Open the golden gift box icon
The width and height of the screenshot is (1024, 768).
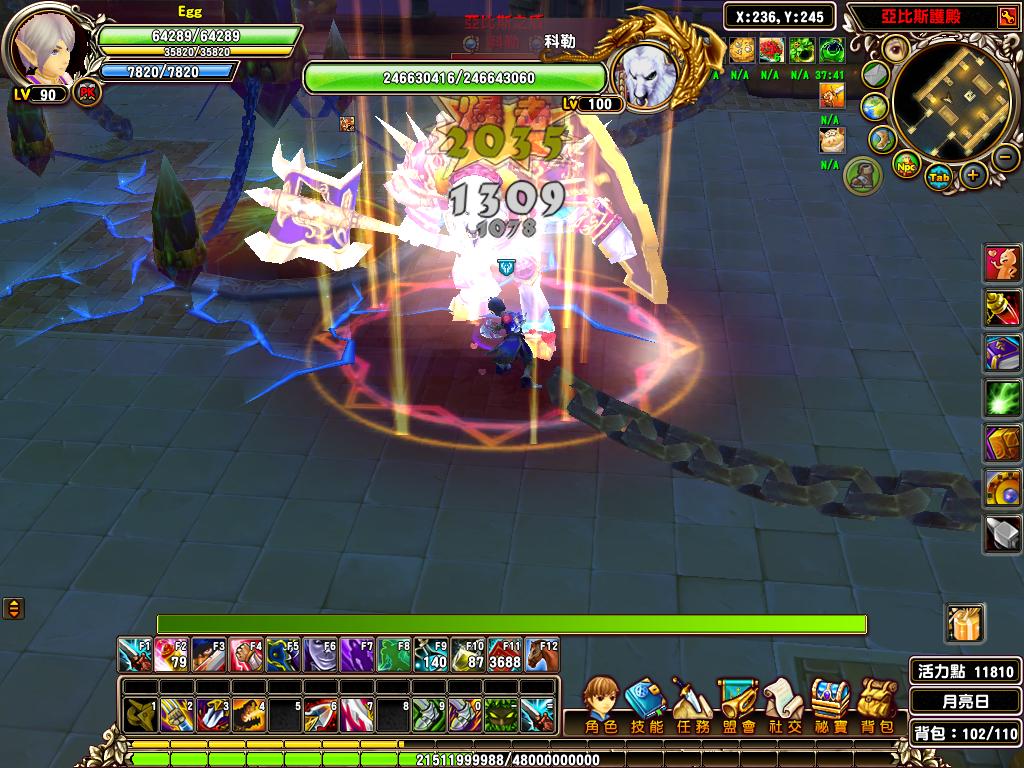[x=965, y=623]
